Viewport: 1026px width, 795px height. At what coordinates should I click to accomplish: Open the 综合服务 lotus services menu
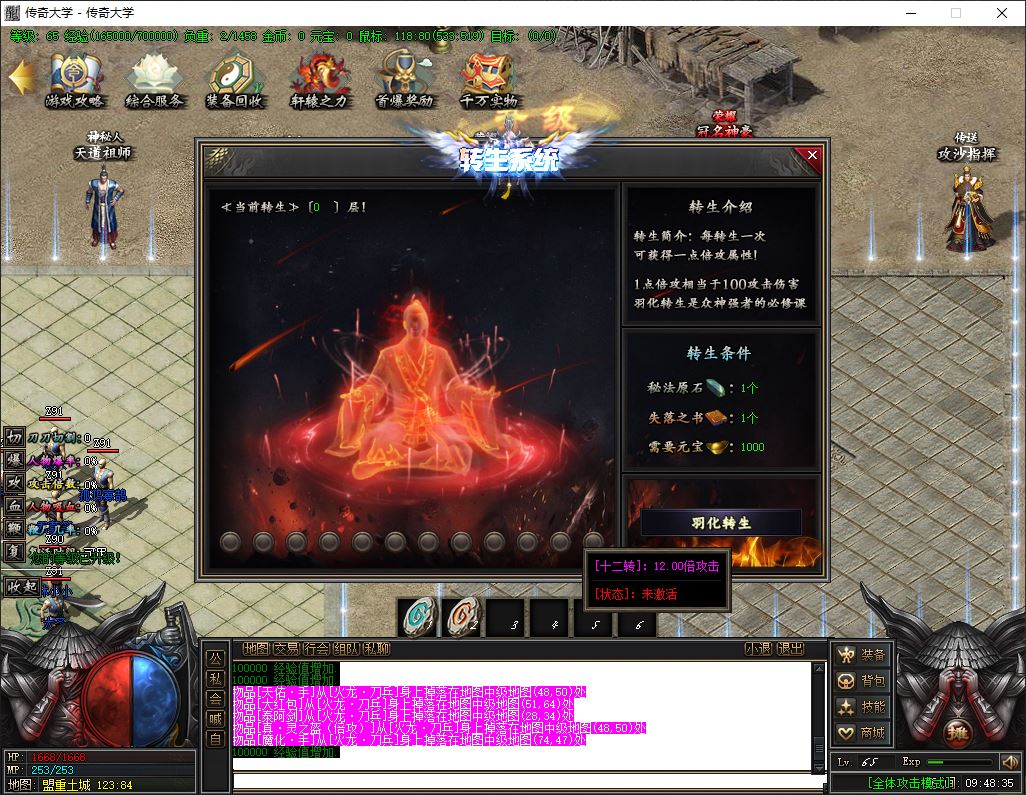click(154, 80)
